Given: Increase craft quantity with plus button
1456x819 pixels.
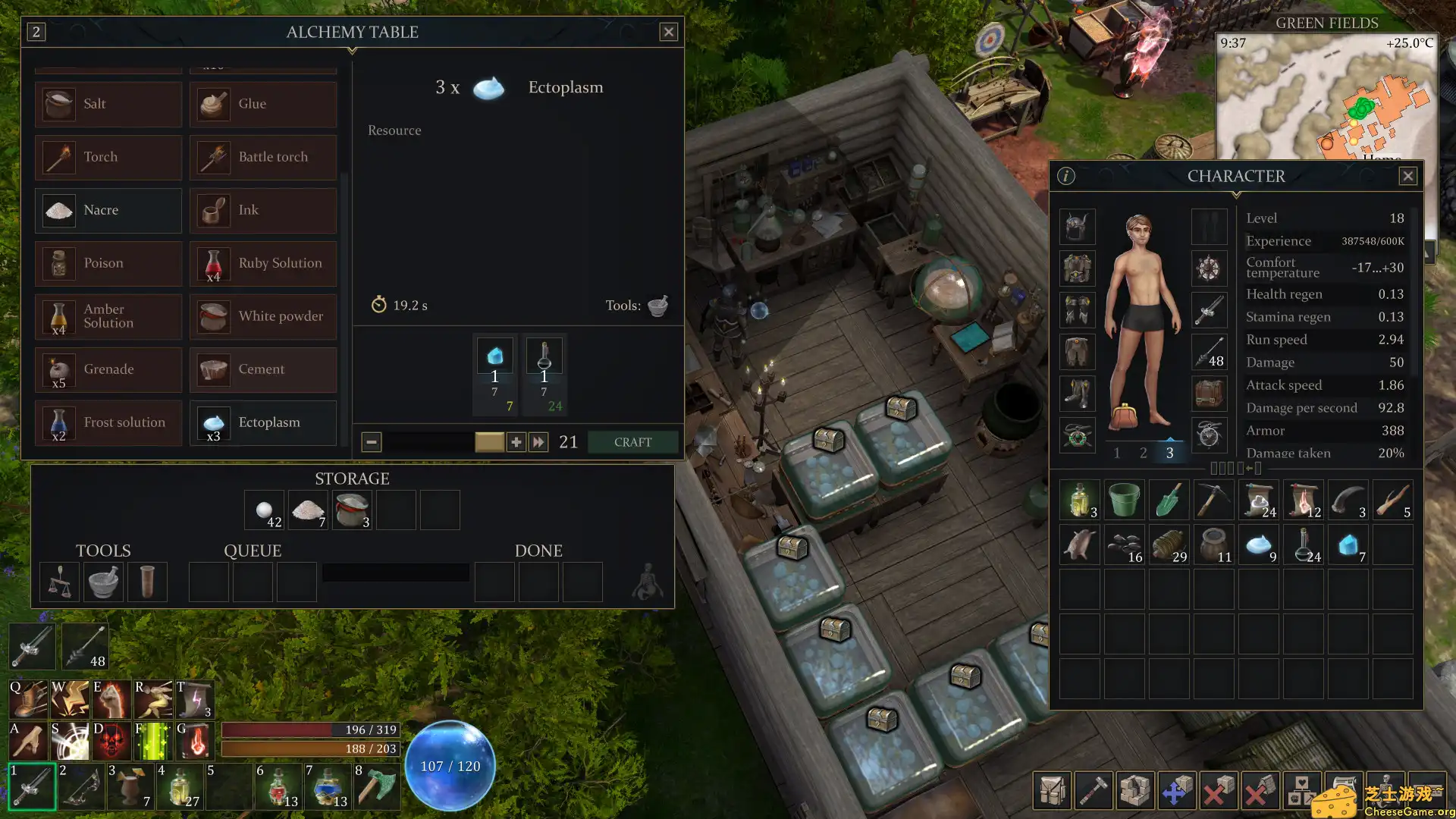Looking at the screenshot, I should coord(516,442).
